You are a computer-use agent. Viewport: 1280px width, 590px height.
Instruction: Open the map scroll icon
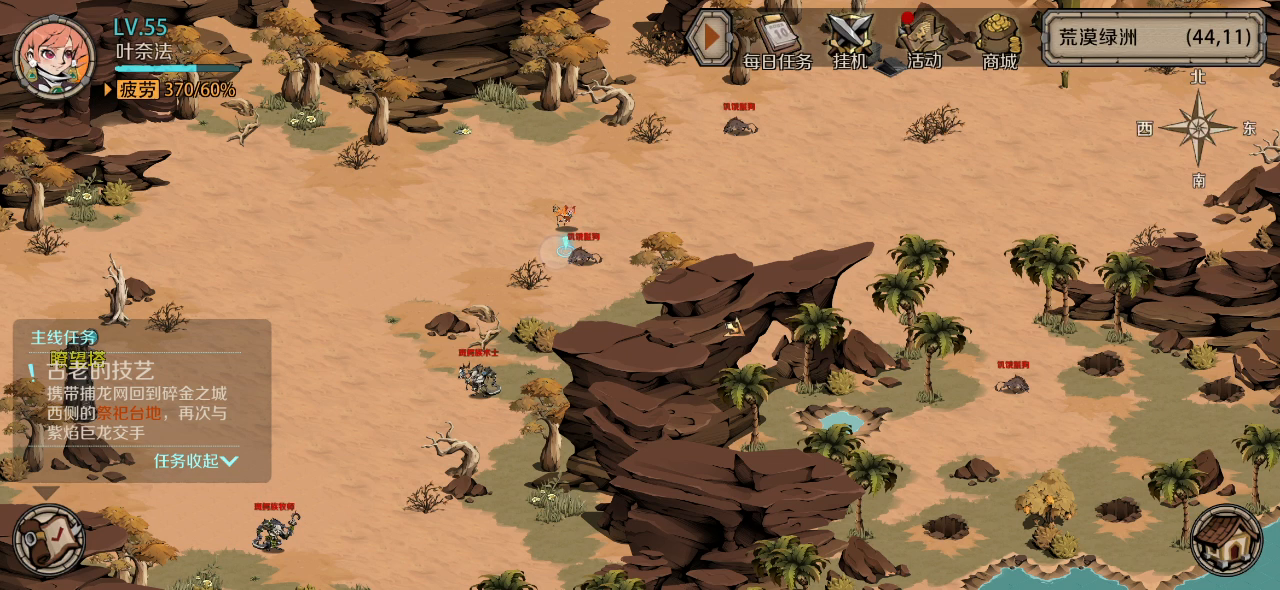click(50, 541)
